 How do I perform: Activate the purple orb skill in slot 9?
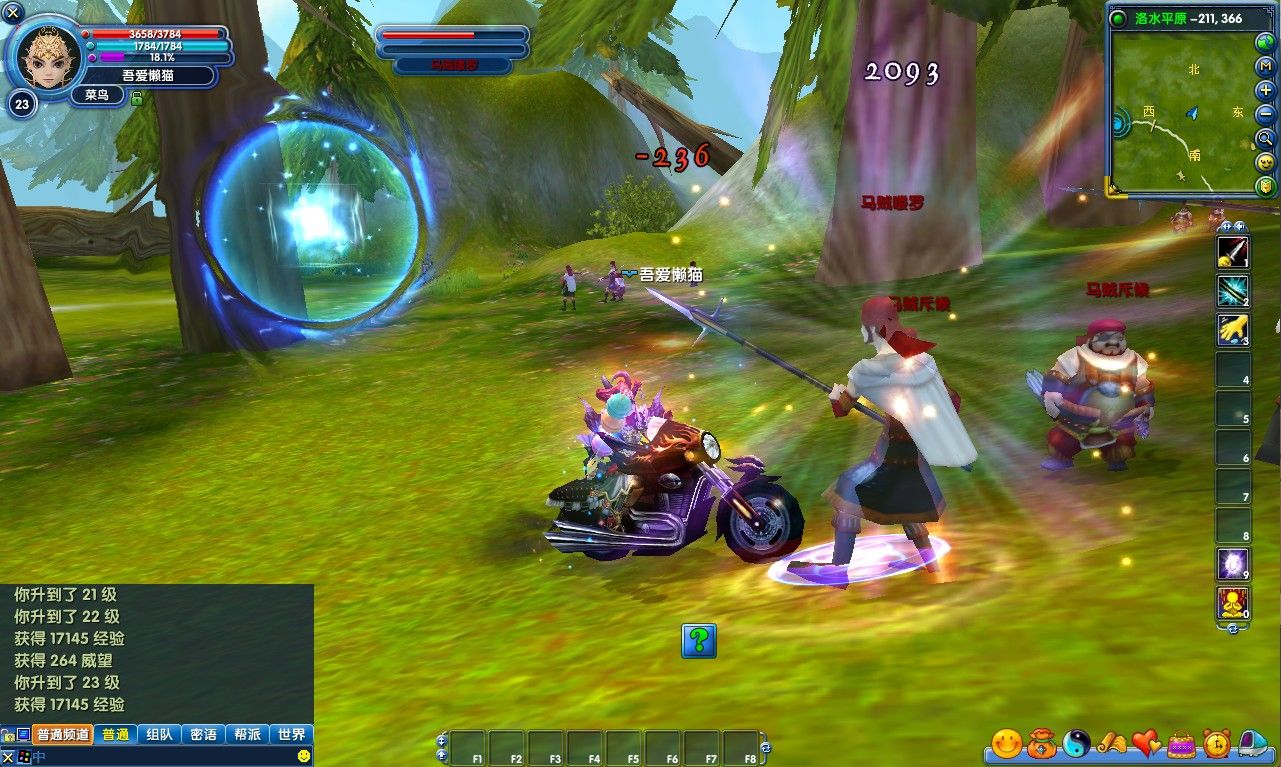1232,565
